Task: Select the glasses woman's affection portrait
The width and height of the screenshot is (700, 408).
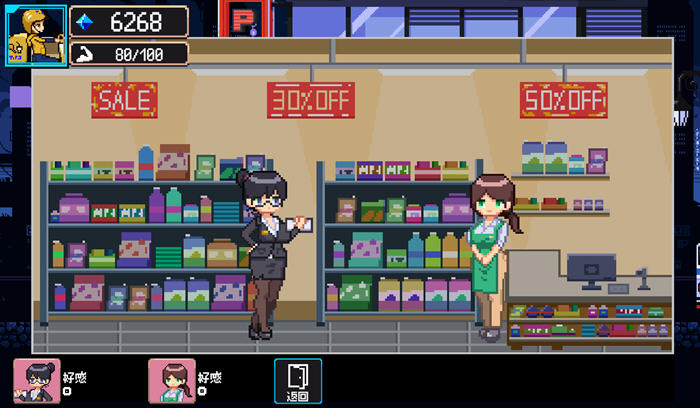Action: pyautogui.click(x=36, y=381)
